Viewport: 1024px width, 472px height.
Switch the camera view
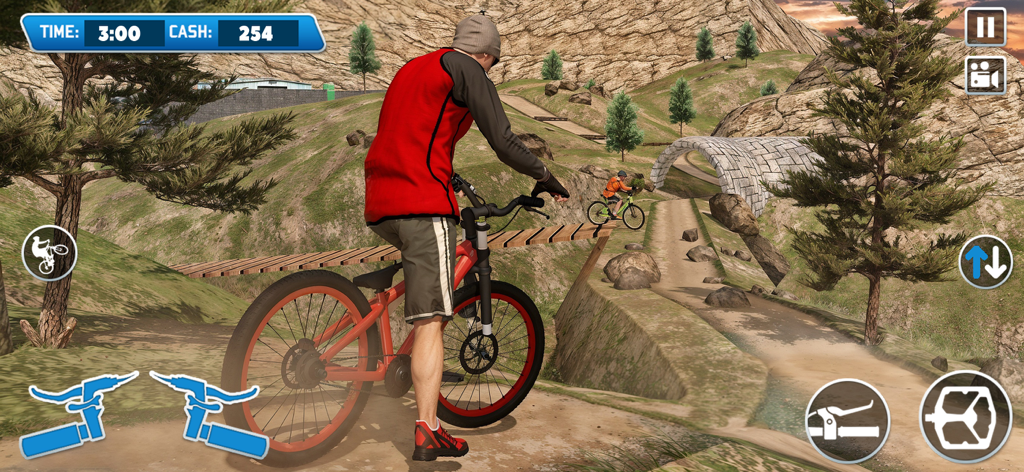click(985, 76)
